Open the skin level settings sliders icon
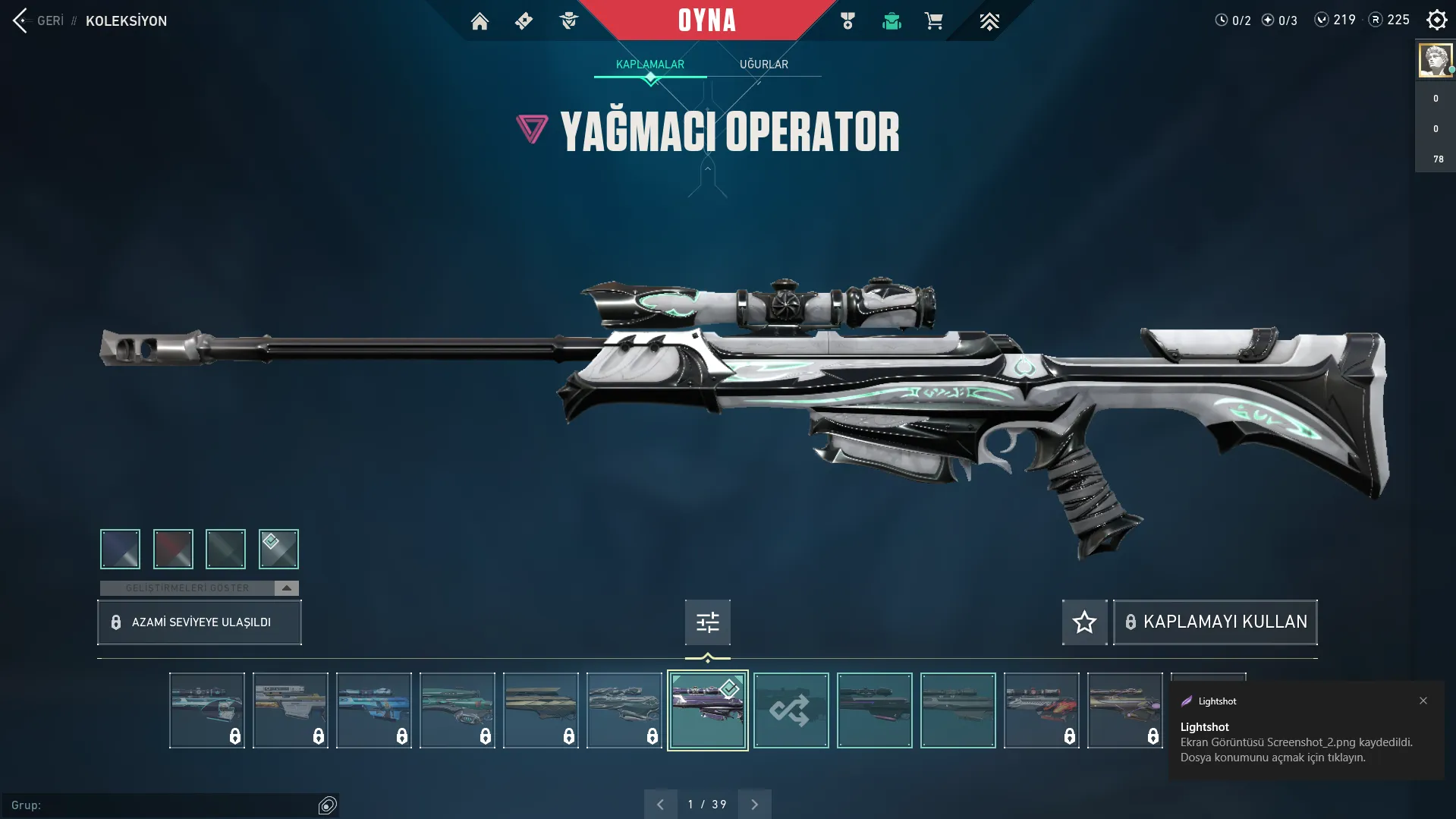The height and width of the screenshot is (819, 1456). click(x=706, y=622)
